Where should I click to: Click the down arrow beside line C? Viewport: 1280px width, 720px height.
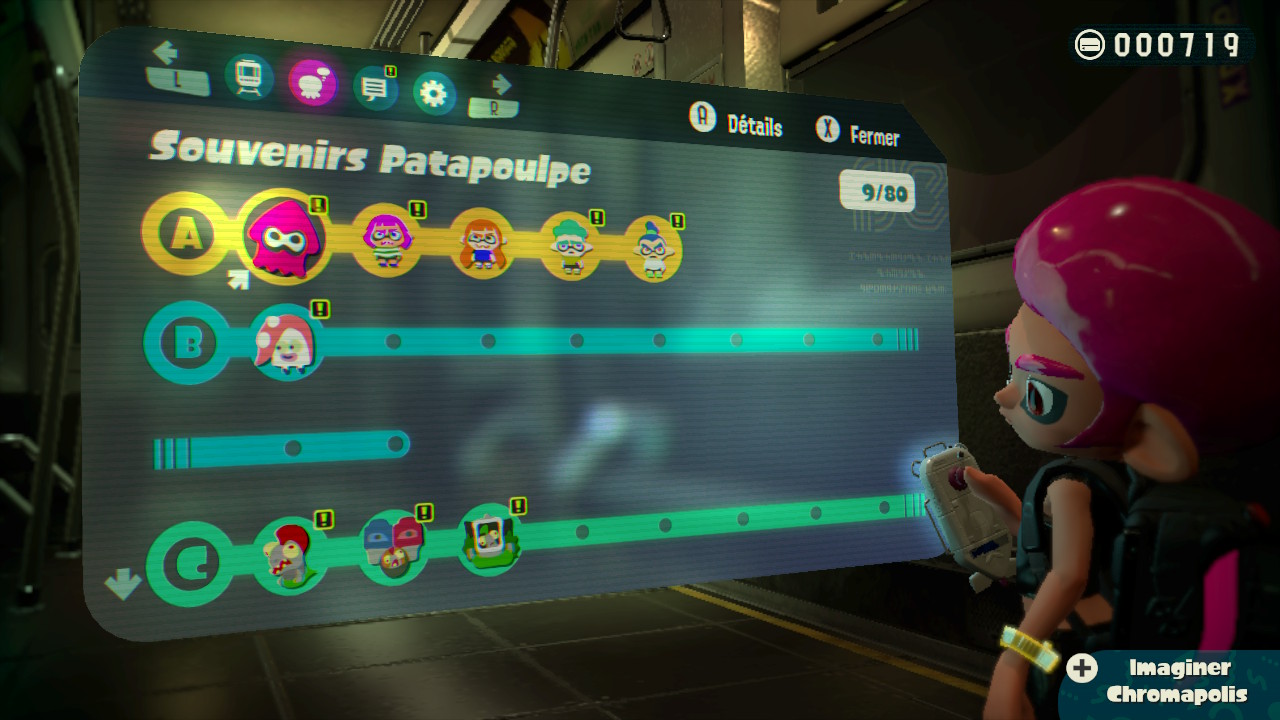coord(122,583)
